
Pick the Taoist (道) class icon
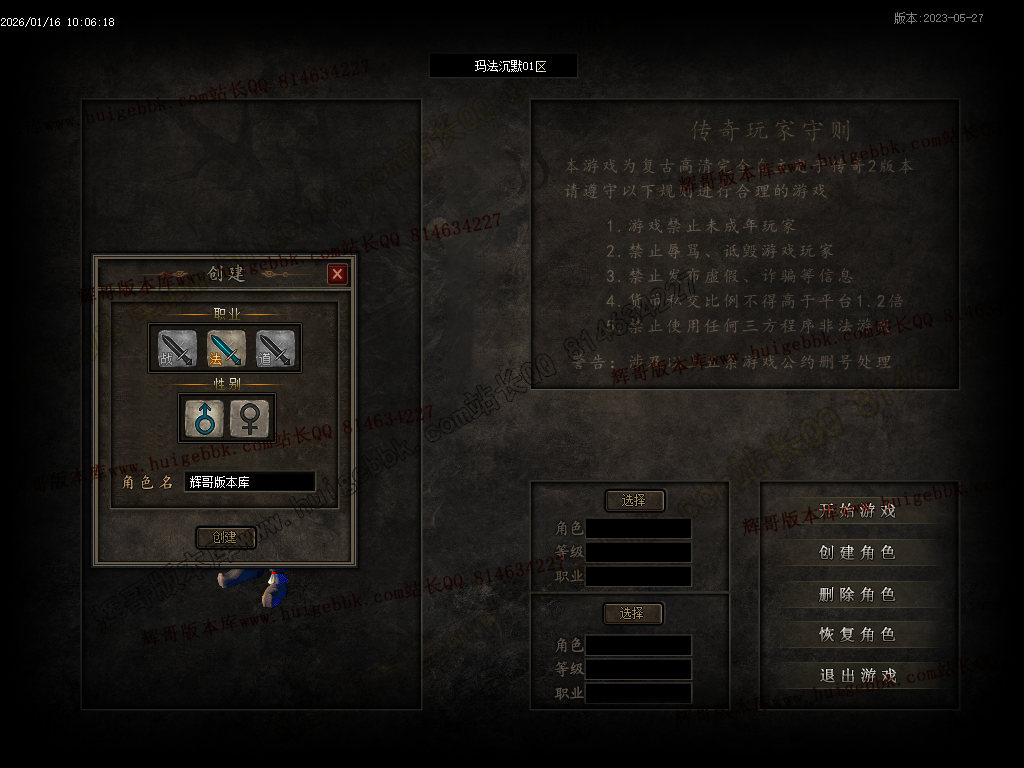(275, 348)
